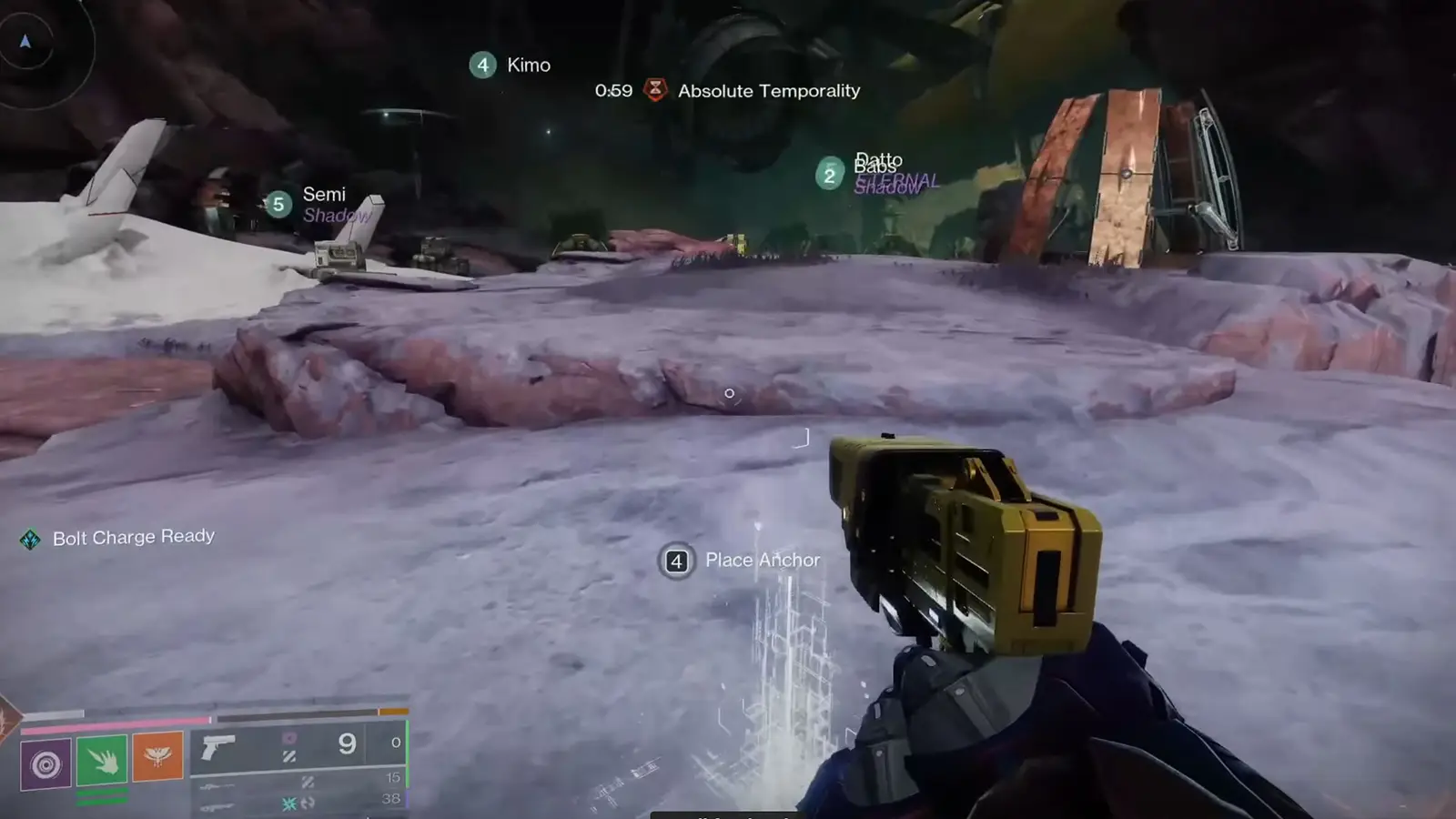Click the orange Super energy meter bar

tap(393, 711)
